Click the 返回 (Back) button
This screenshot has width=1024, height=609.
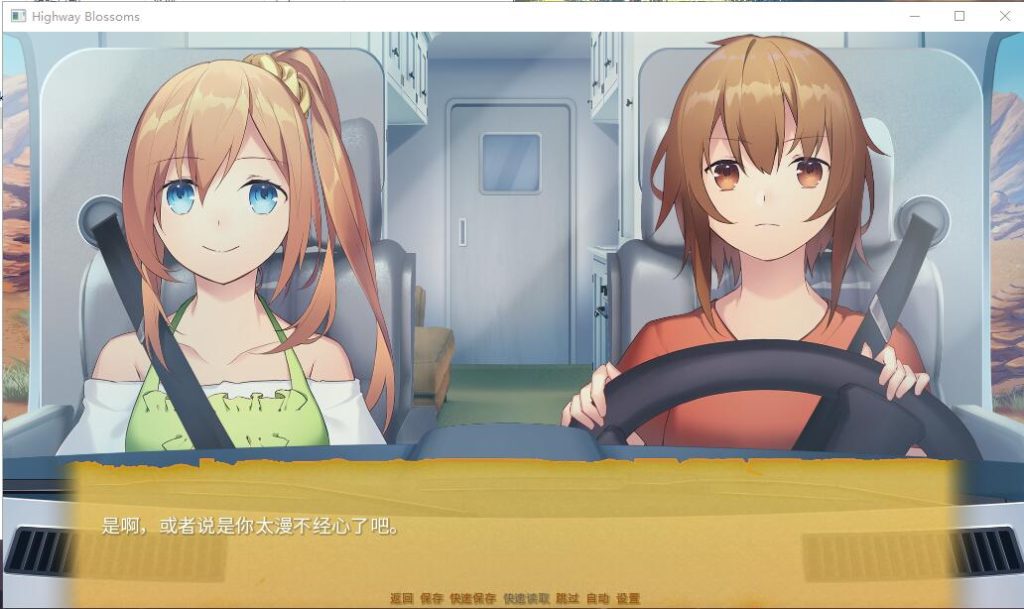(401, 598)
